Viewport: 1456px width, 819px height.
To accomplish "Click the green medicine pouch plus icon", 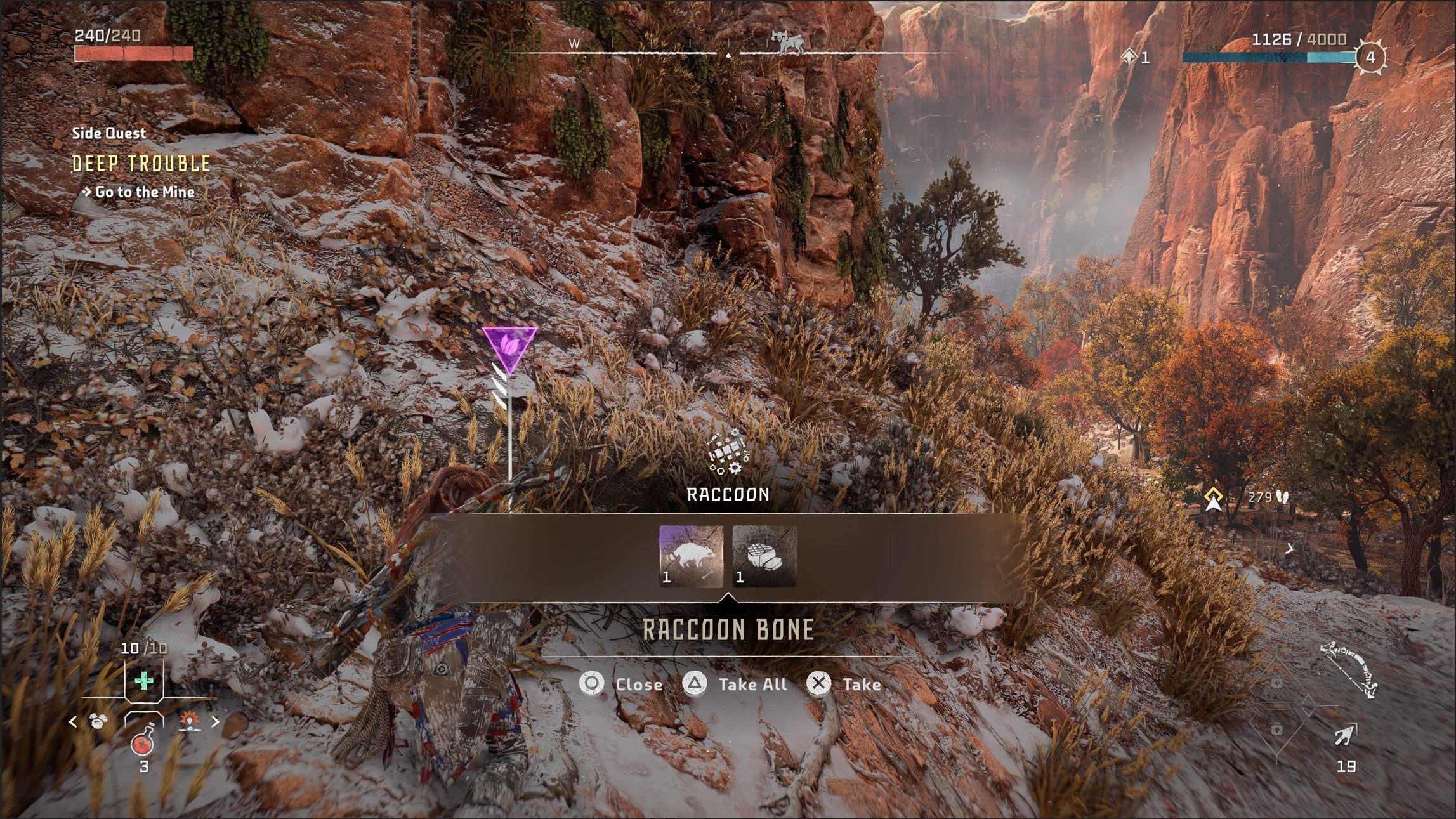I will [x=144, y=680].
